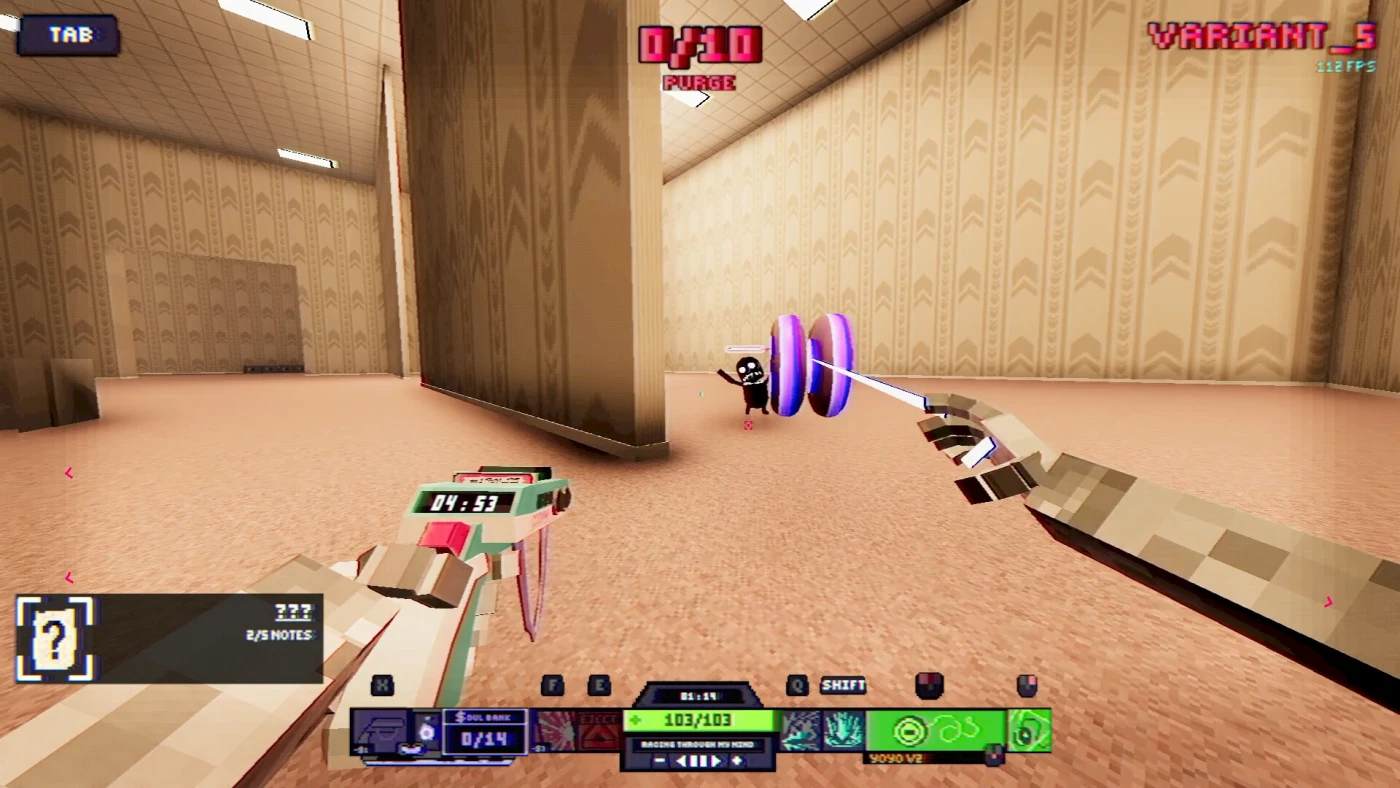Viewport: 1400px width, 788px height.
Task: Lower music volume with the minus button
Action: (x=660, y=761)
